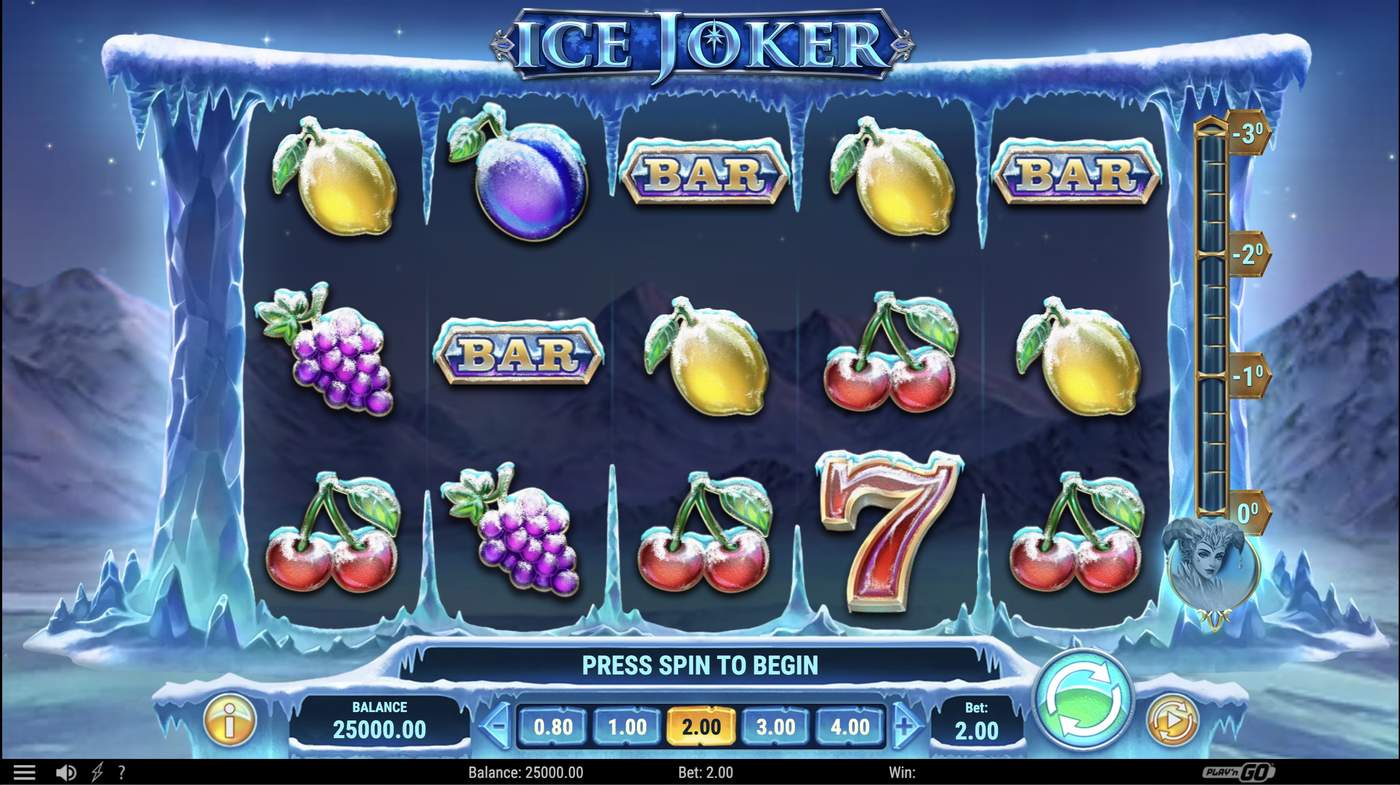
Task: Select the 2.00 bet chip
Action: (701, 726)
